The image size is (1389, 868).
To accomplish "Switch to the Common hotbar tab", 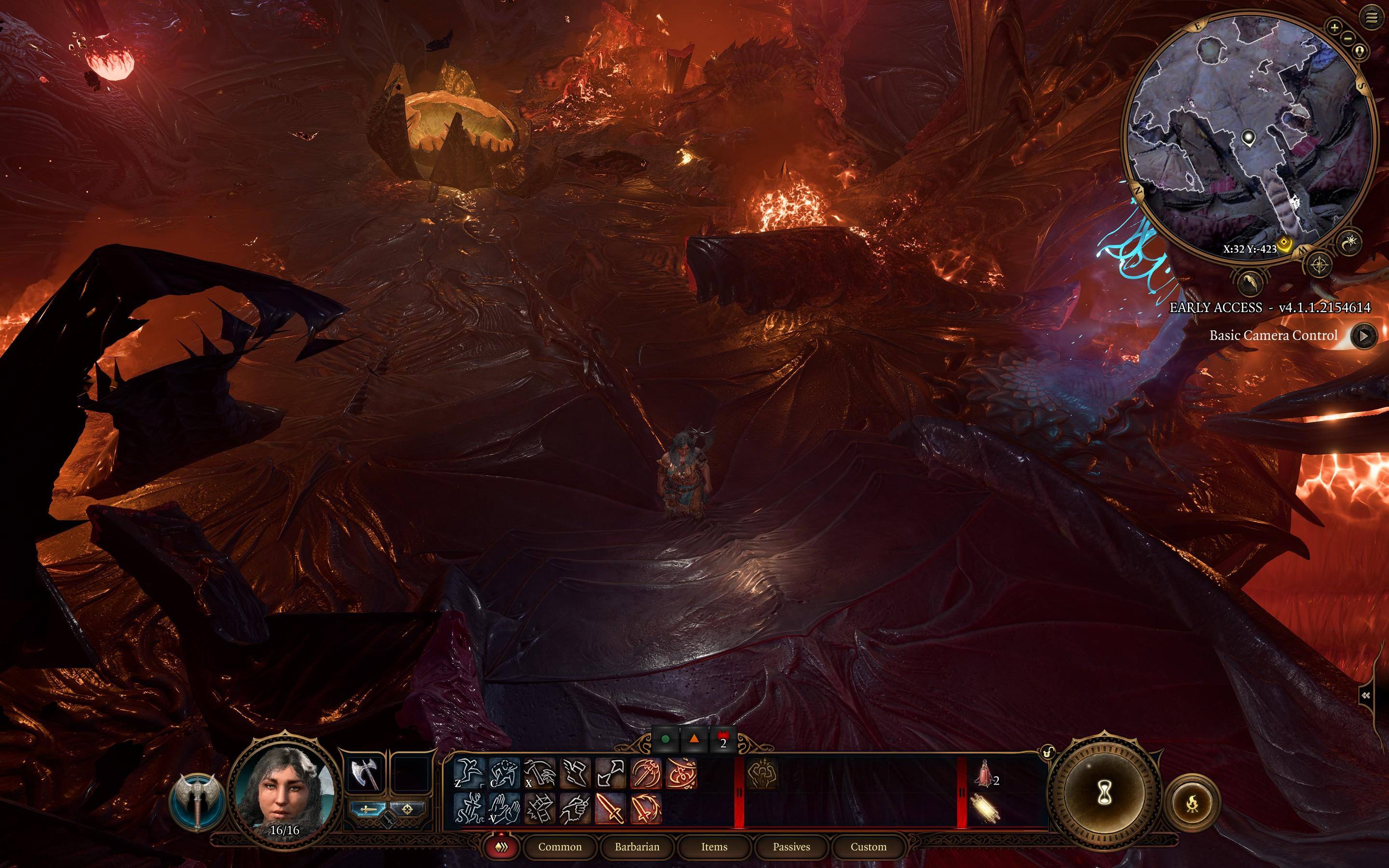I will click(x=559, y=847).
